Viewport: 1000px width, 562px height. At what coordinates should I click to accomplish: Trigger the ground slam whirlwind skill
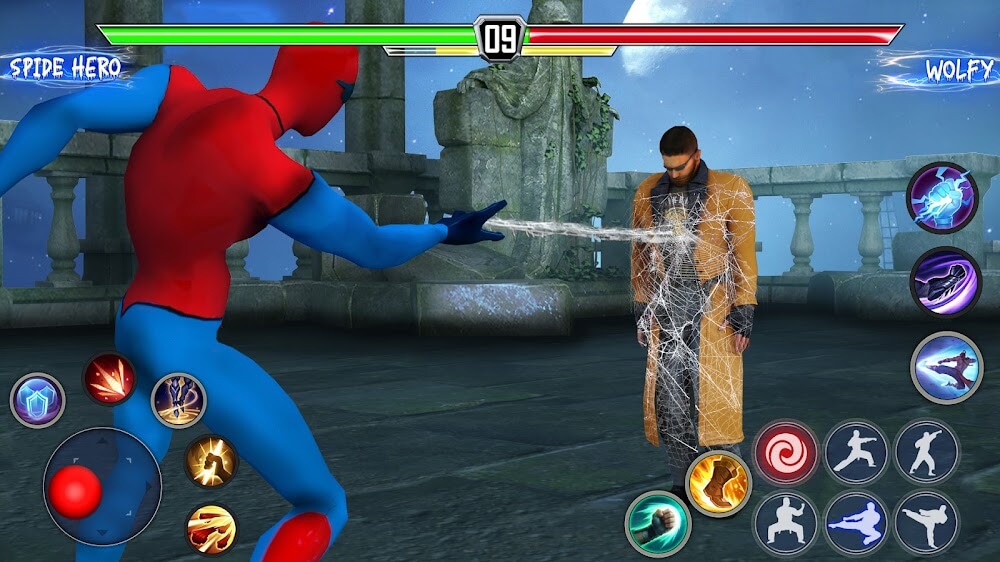pyautogui.click(x=179, y=400)
